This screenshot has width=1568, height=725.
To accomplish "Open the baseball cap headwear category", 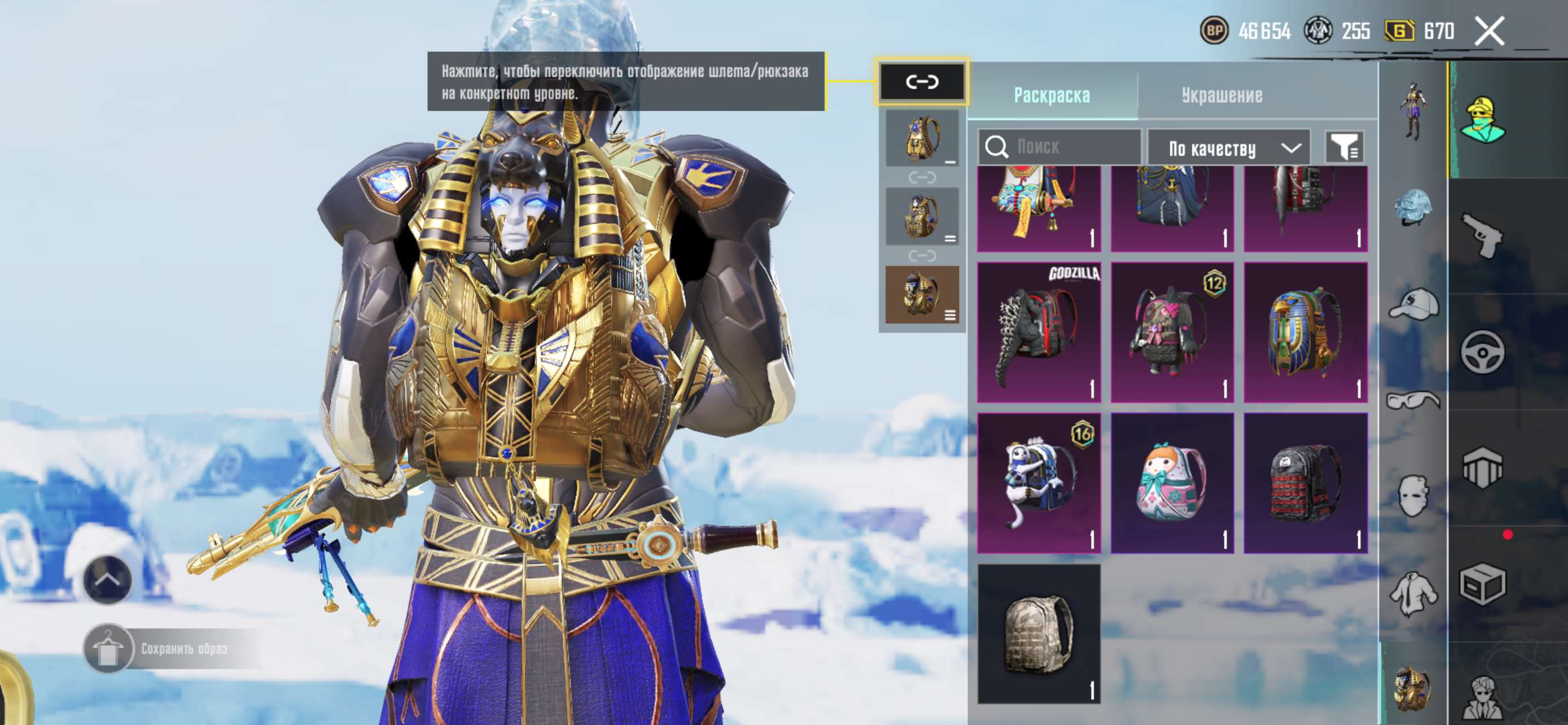I will pos(1413,304).
